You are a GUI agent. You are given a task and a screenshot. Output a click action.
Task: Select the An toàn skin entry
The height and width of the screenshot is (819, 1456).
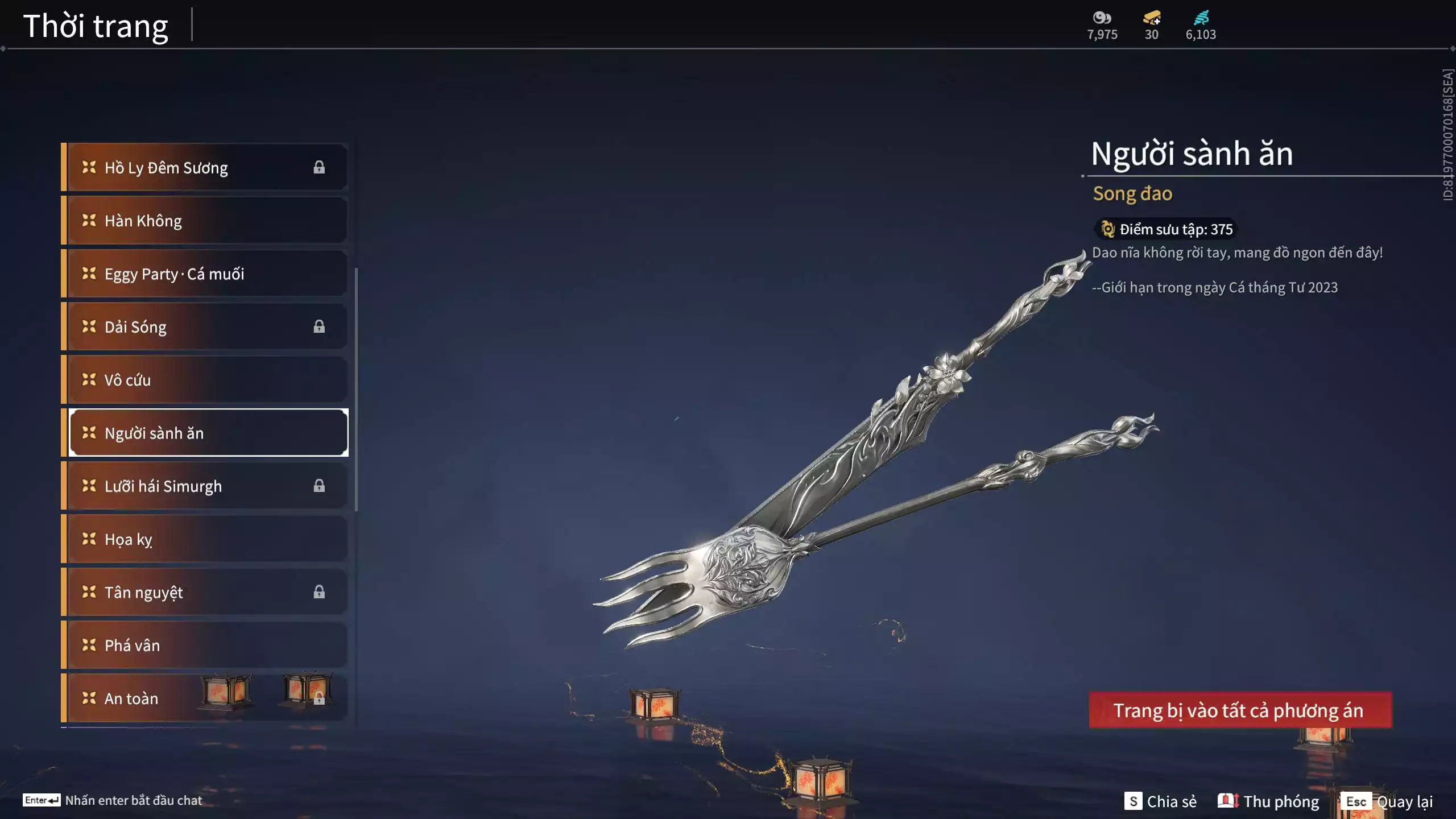point(205,698)
